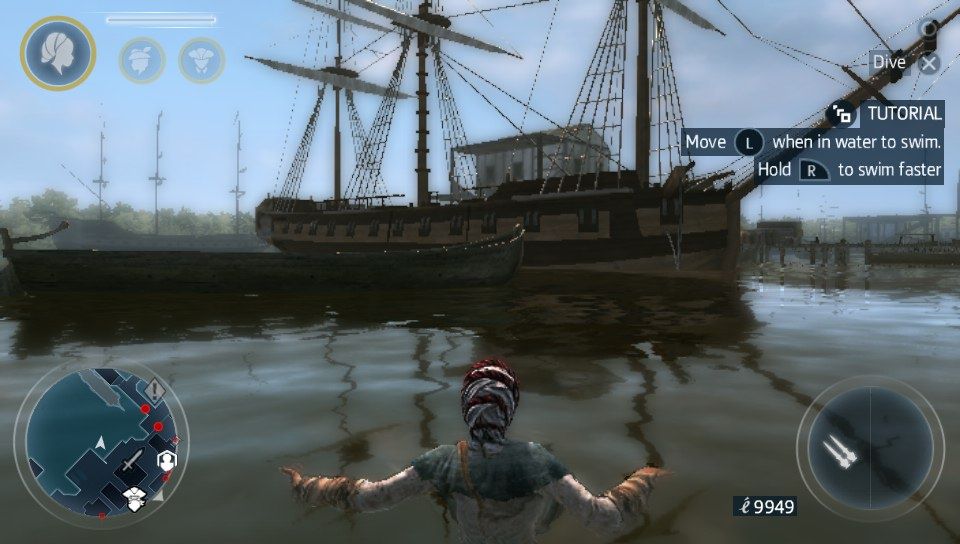Viewport: 960px width, 544px height.
Task: Click the hexagon person marker on minimap
Action: 167,460
